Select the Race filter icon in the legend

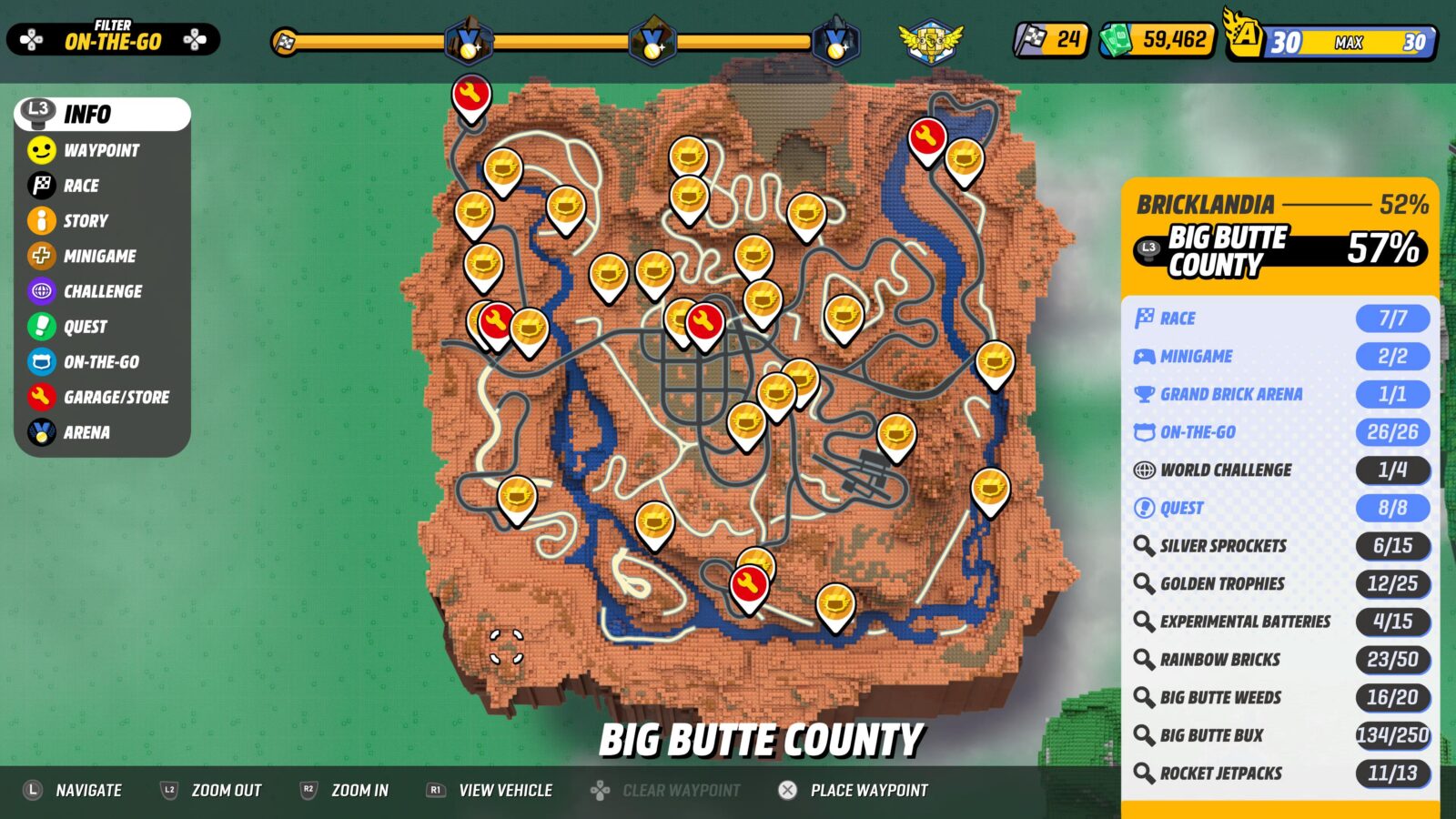point(40,186)
